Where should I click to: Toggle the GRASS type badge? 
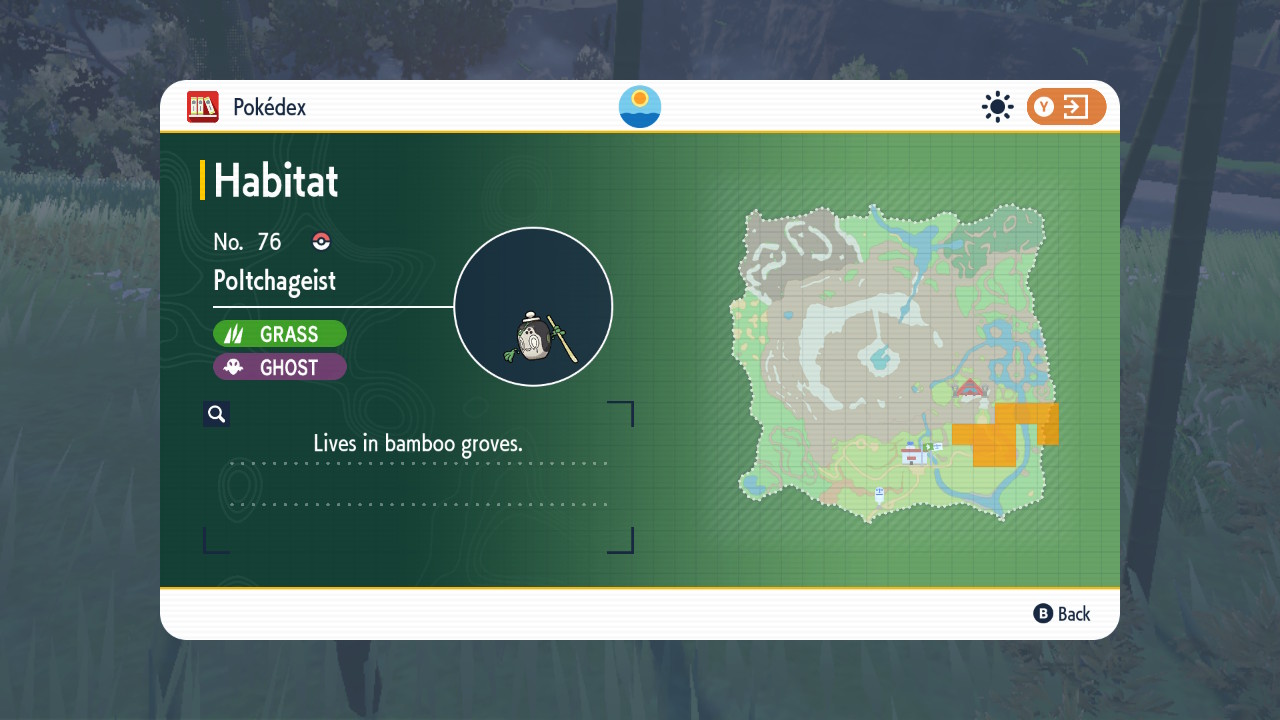click(280, 333)
